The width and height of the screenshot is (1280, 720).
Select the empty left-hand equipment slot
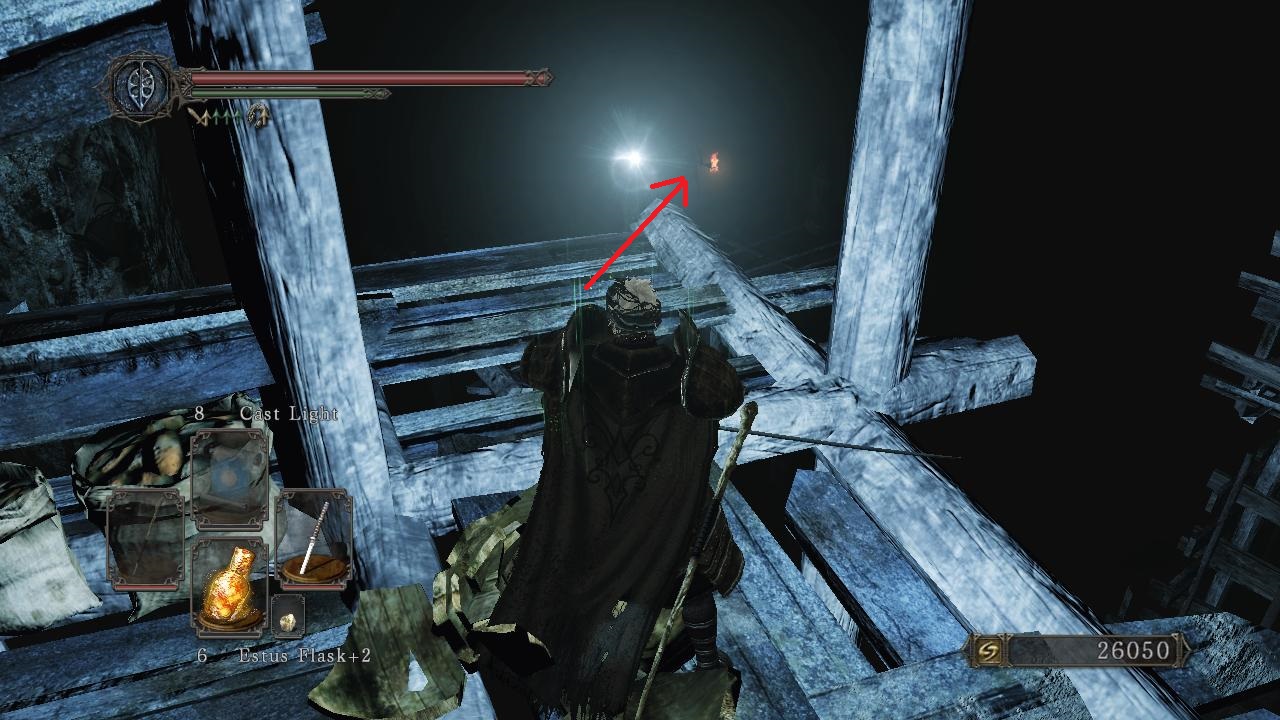(x=145, y=540)
